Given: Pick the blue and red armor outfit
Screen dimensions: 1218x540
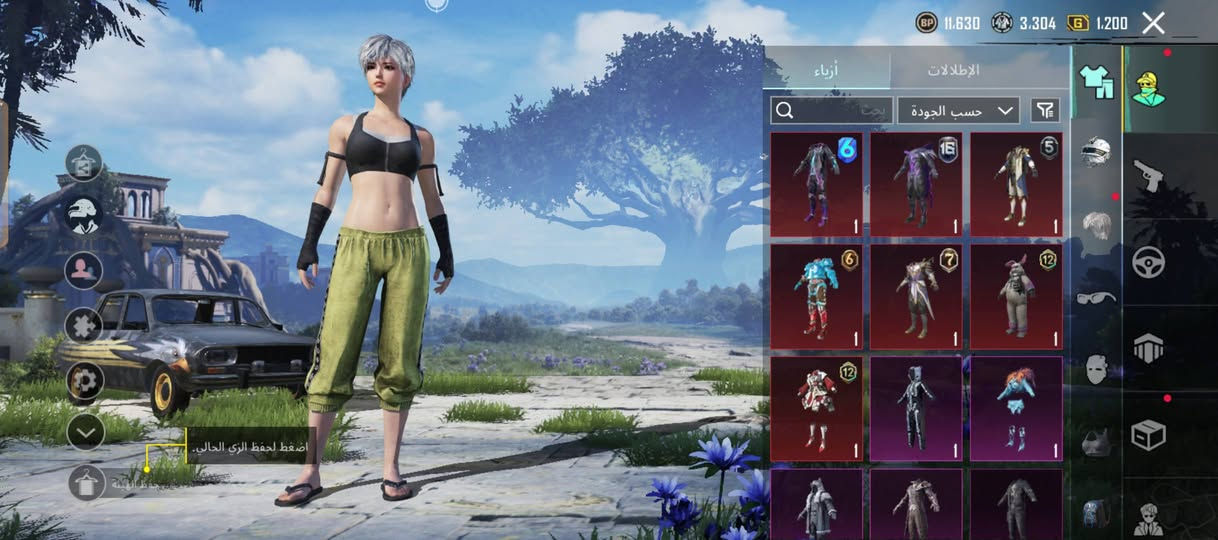Looking at the screenshot, I should pos(817,297).
